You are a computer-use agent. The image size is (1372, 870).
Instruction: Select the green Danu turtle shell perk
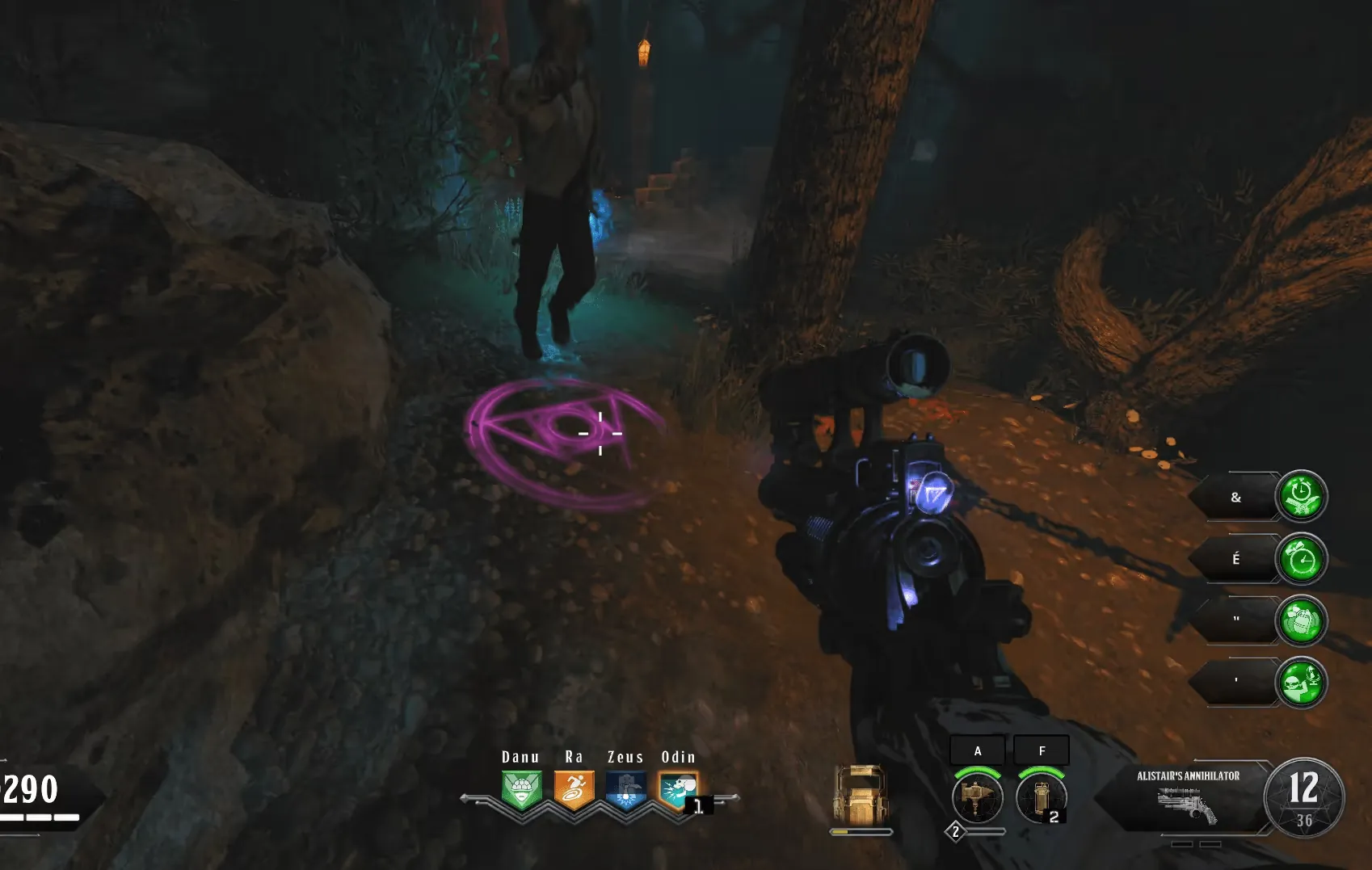[x=521, y=790]
